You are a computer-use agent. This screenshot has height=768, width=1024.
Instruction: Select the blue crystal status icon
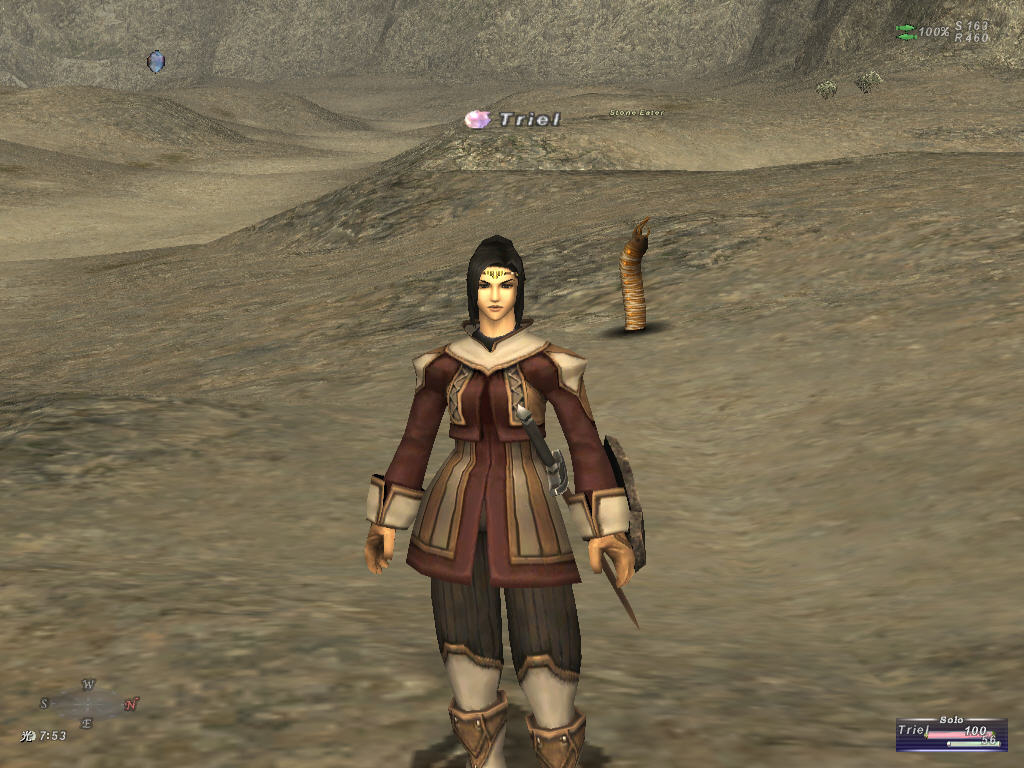tap(155, 62)
